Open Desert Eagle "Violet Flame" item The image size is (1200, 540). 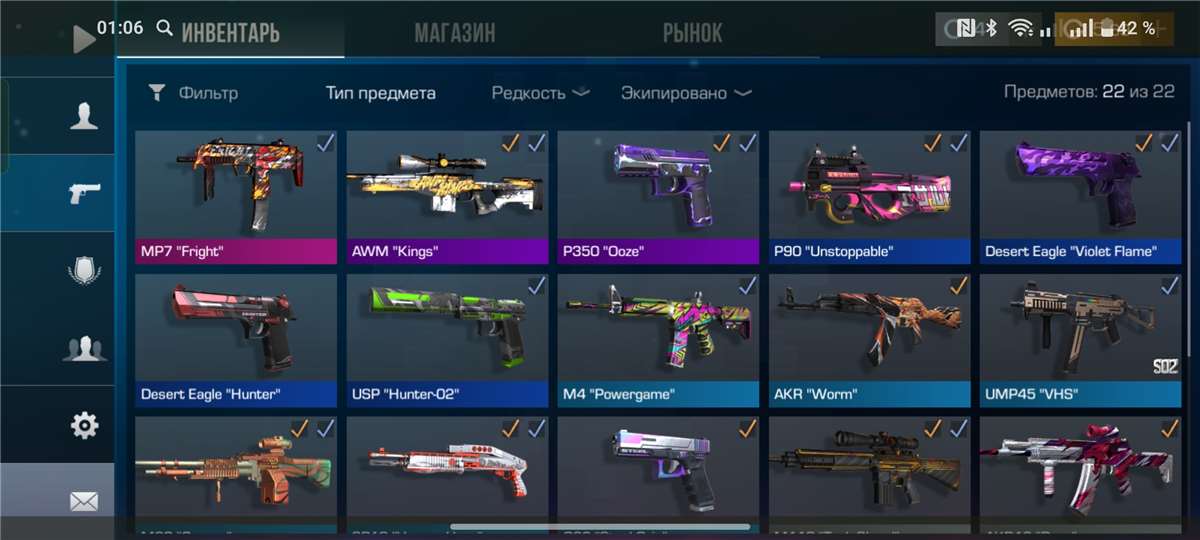(x=1079, y=196)
